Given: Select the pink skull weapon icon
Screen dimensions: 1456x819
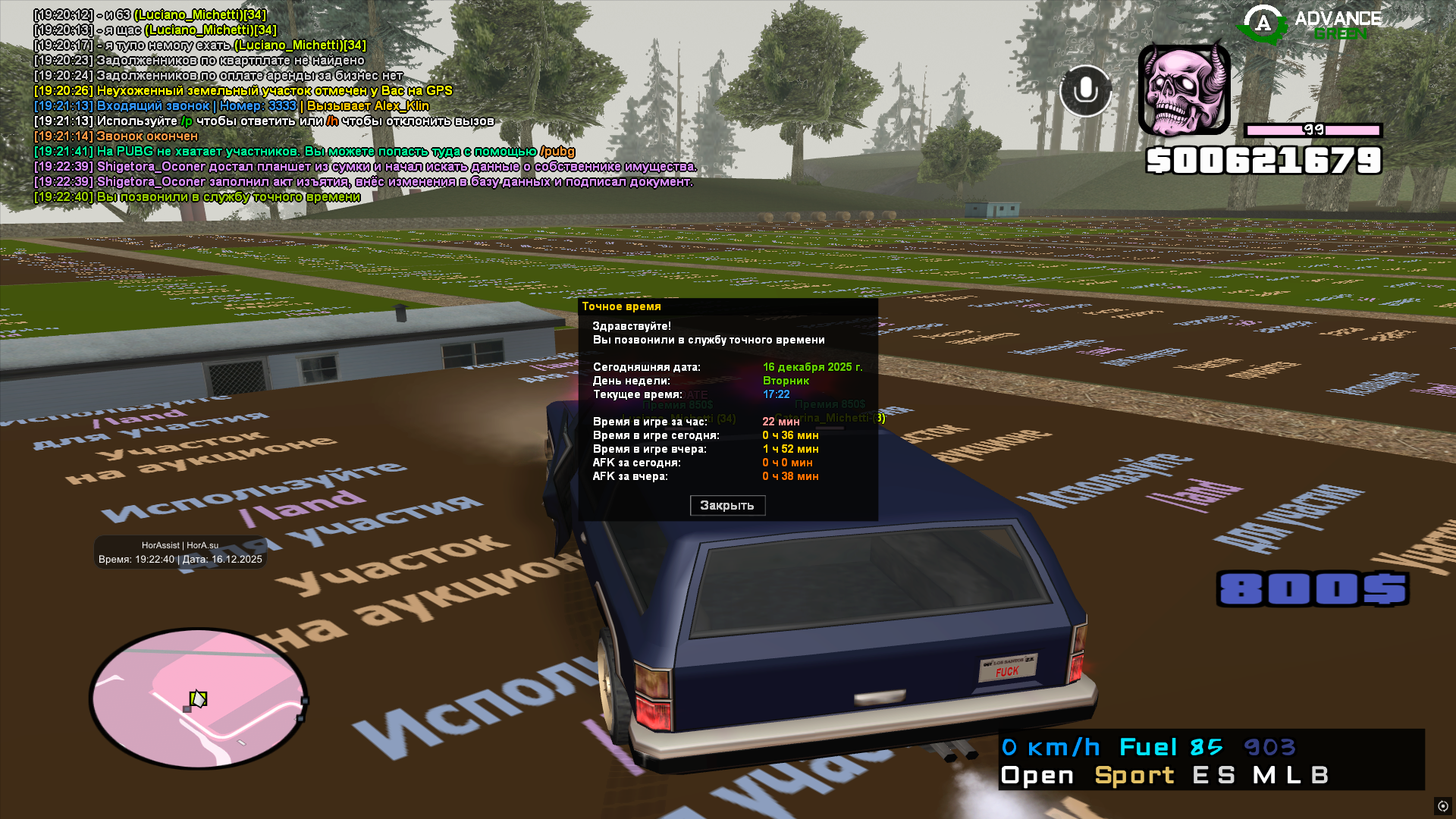Looking at the screenshot, I should [1184, 89].
